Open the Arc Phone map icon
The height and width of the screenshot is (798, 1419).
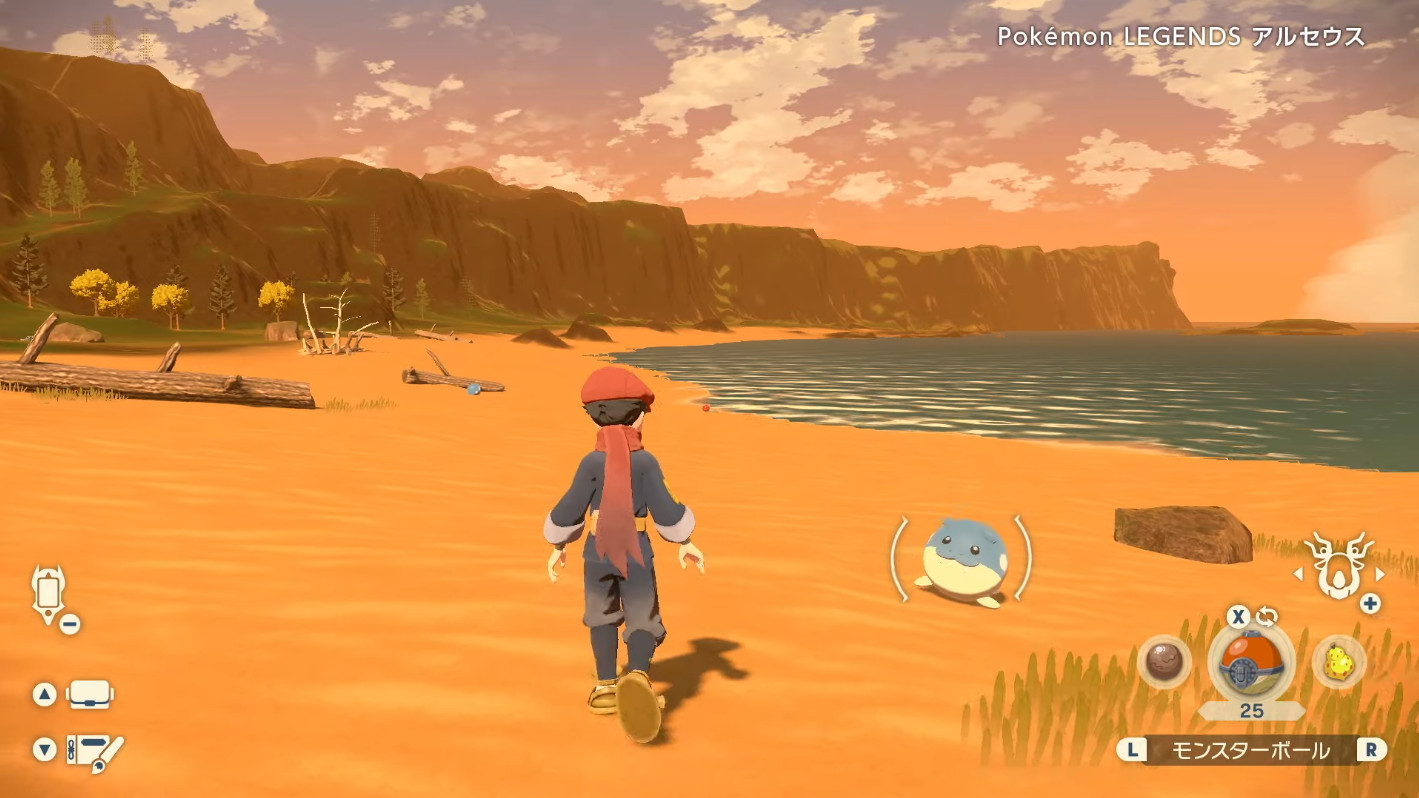[48, 593]
